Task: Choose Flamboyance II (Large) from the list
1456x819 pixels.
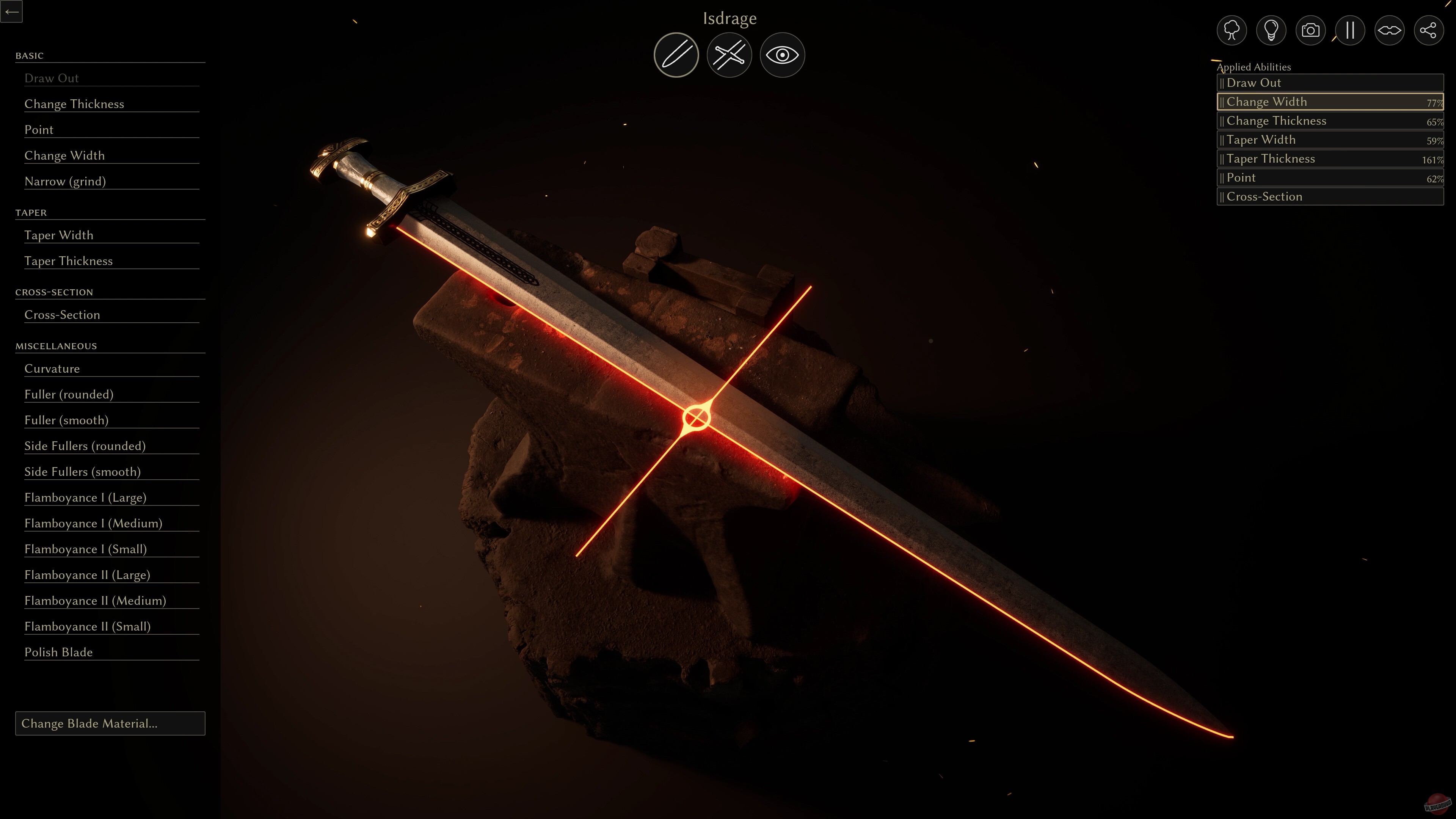Action: click(x=87, y=574)
